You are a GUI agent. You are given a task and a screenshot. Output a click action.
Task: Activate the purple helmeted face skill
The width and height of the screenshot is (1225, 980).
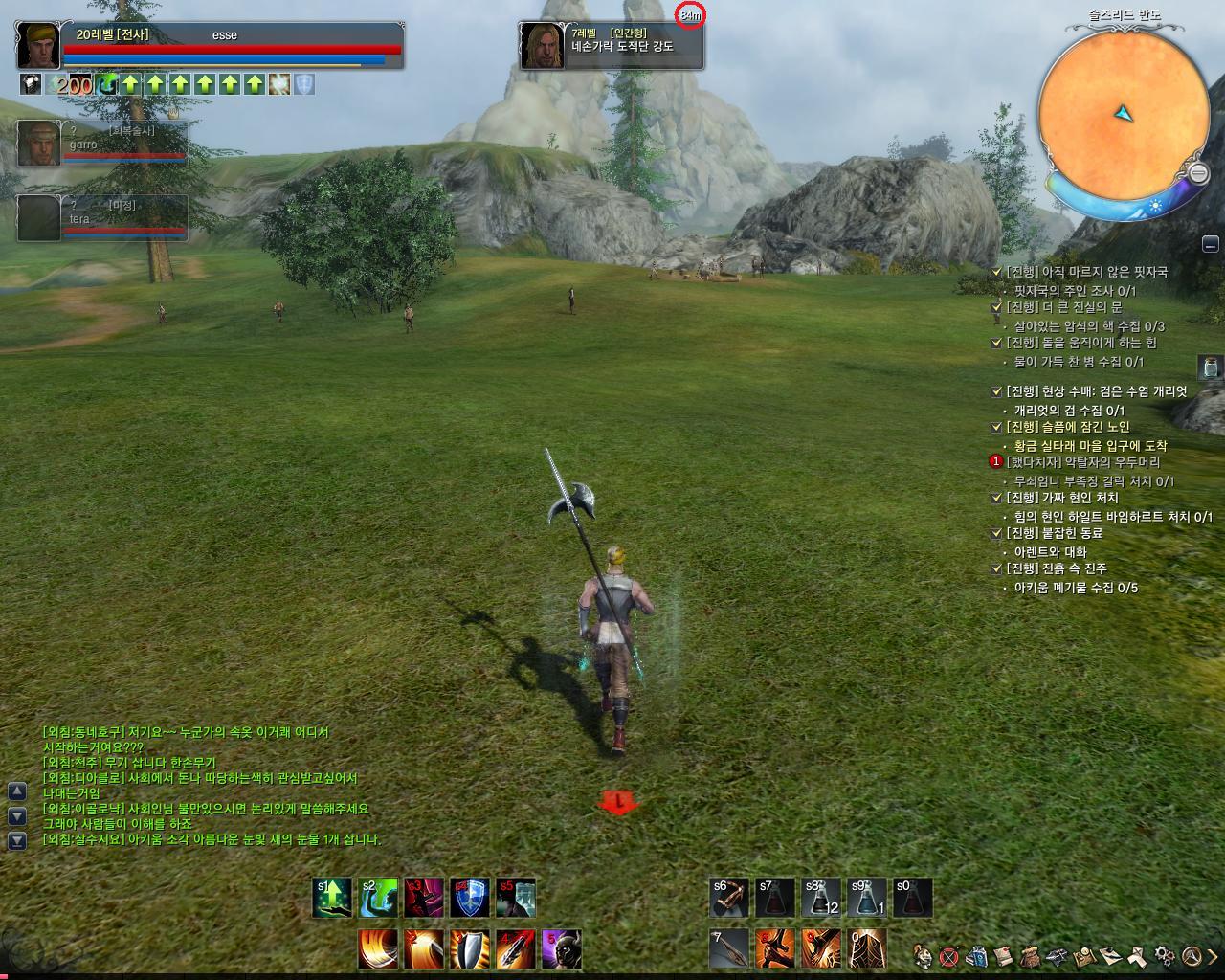point(562,948)
